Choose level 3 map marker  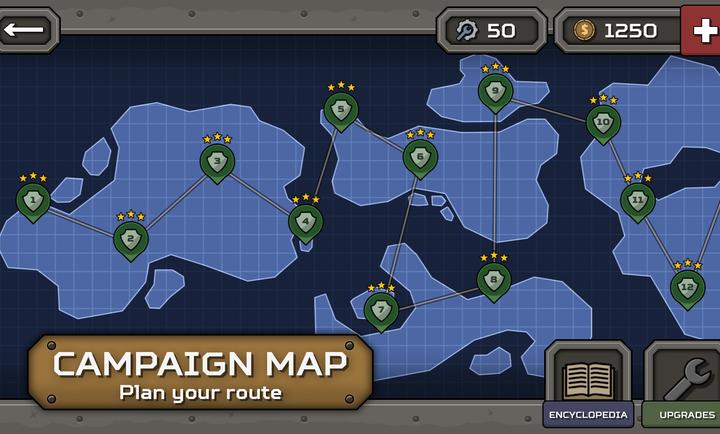tap(217, 161)
